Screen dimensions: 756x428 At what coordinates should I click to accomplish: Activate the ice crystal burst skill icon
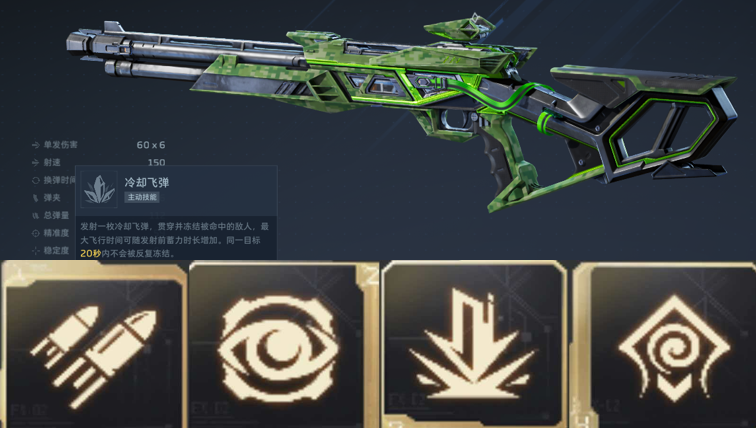(x=472, y=347)
